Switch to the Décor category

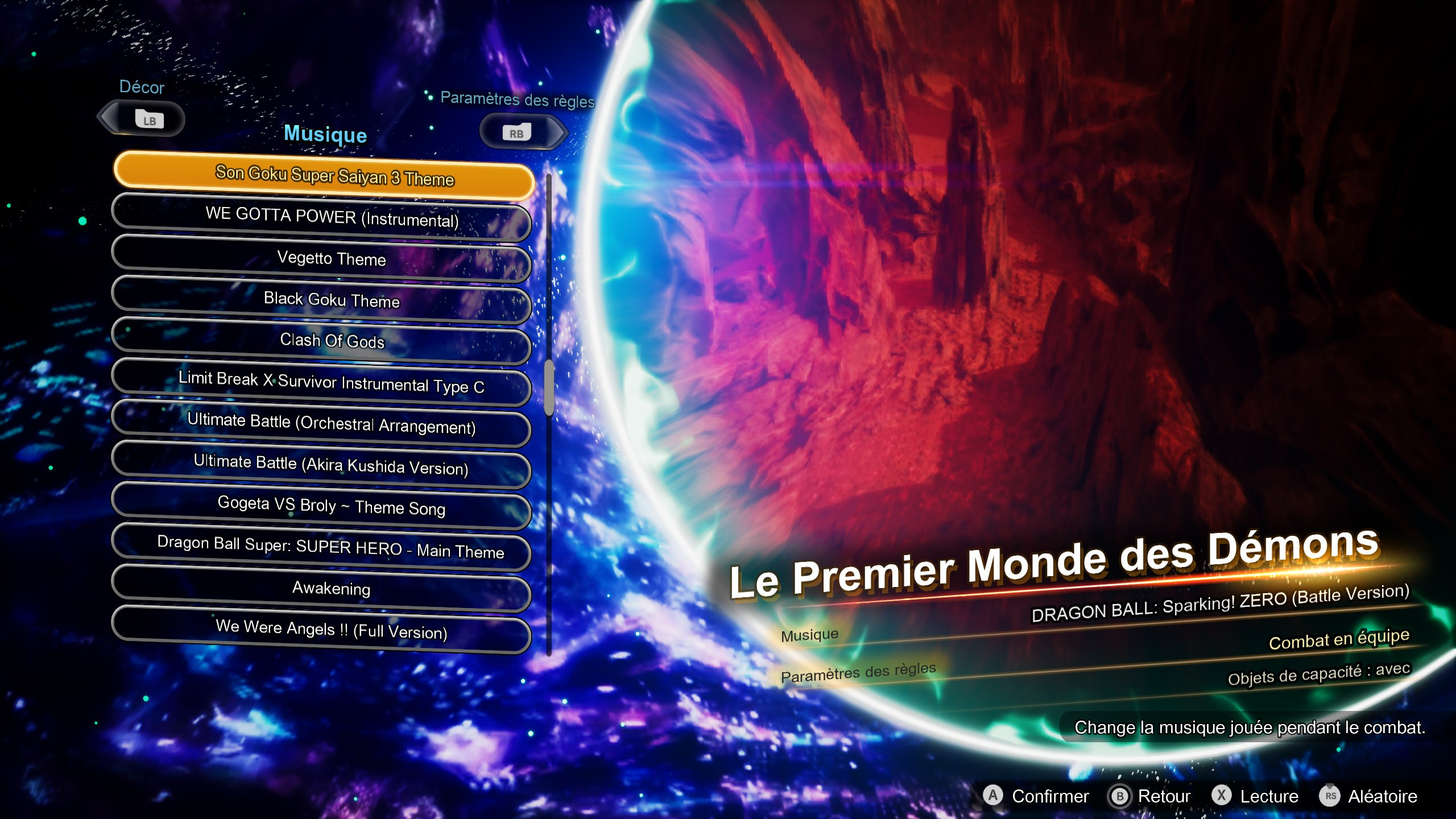(x=140, y=88)
